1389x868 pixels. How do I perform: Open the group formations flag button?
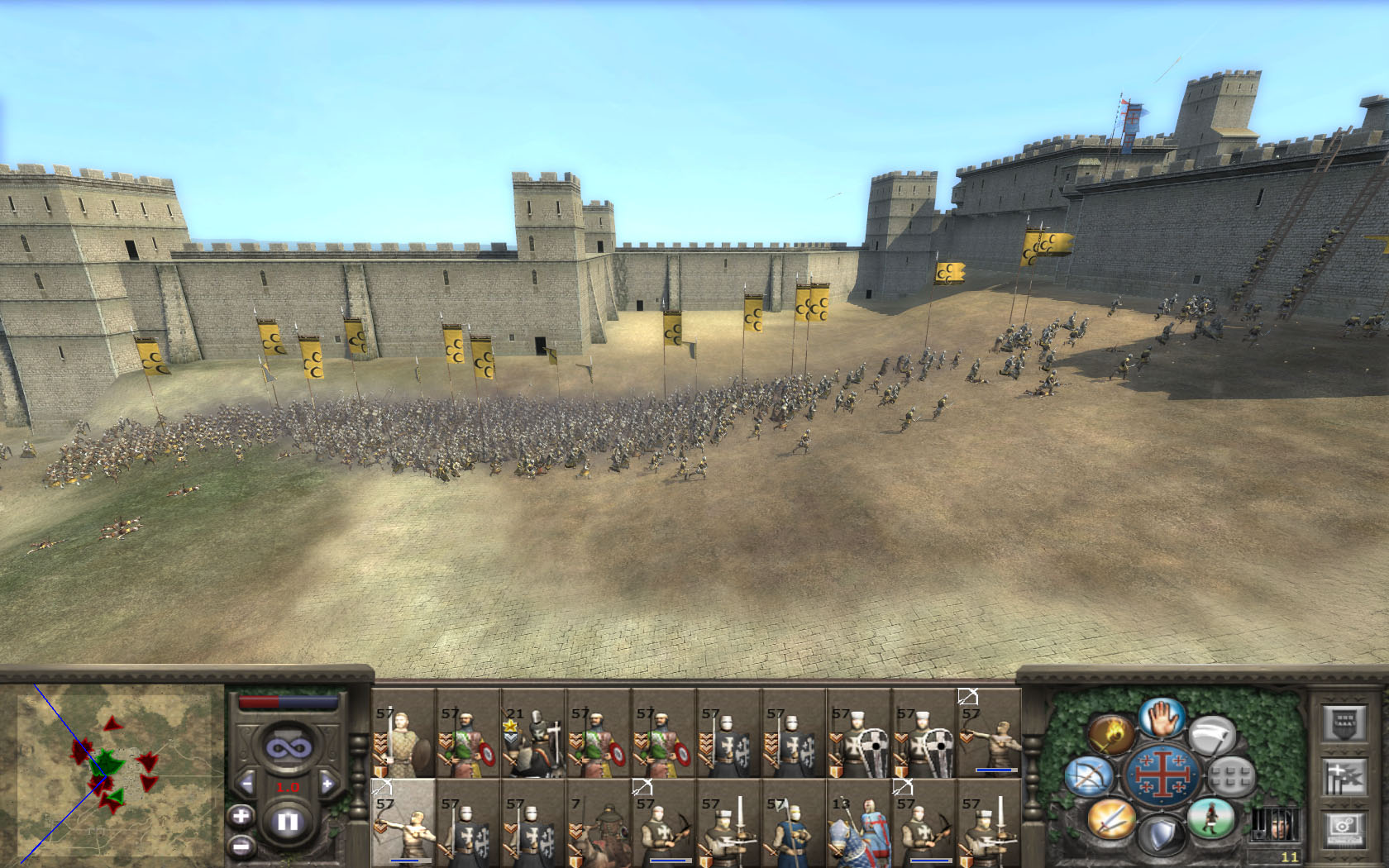pos(1343,777)
